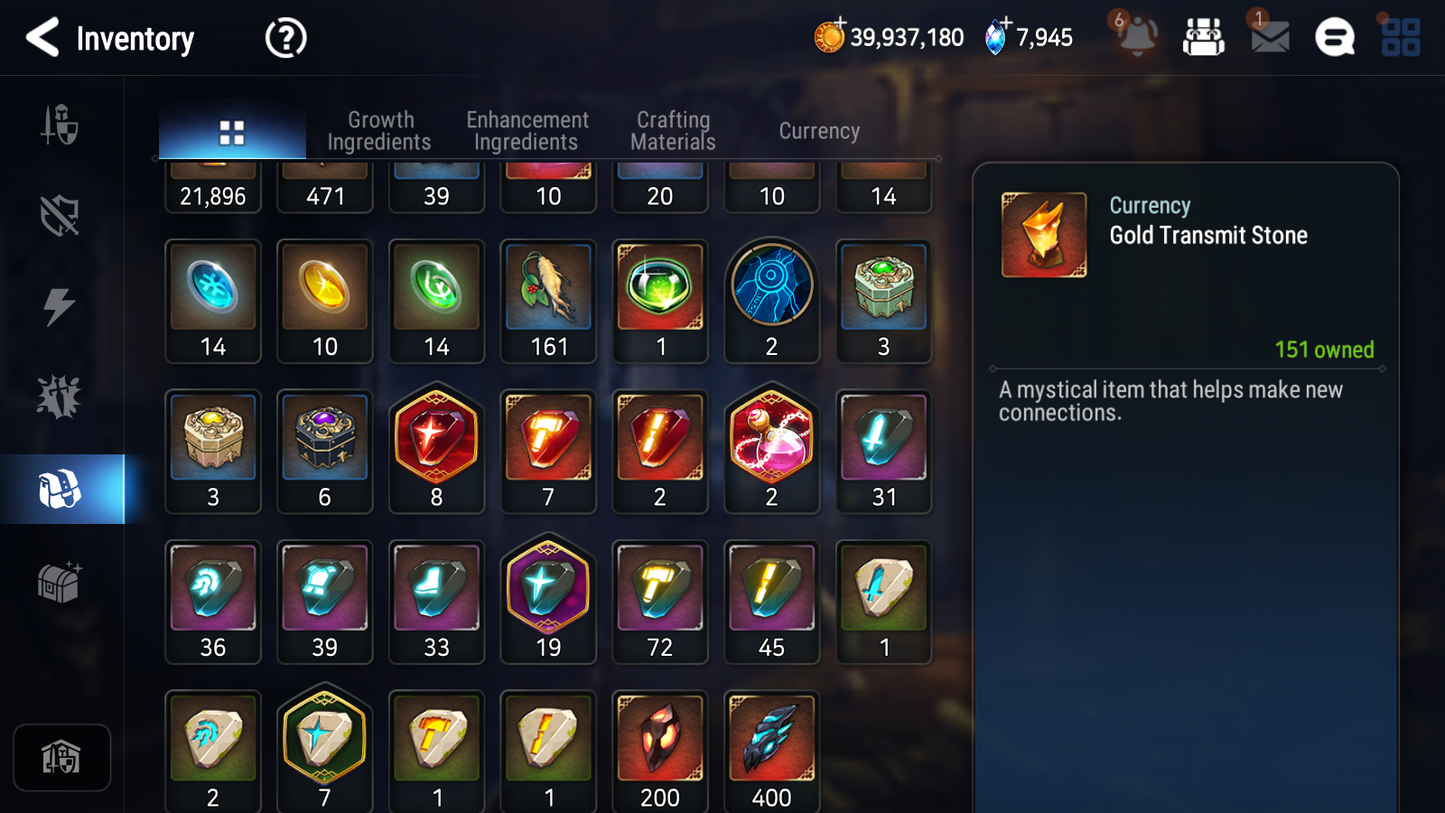The image size is (1445, 813).
Task: Open the equipment storage icon in top bar
Action: click(x=1203, y=36)
